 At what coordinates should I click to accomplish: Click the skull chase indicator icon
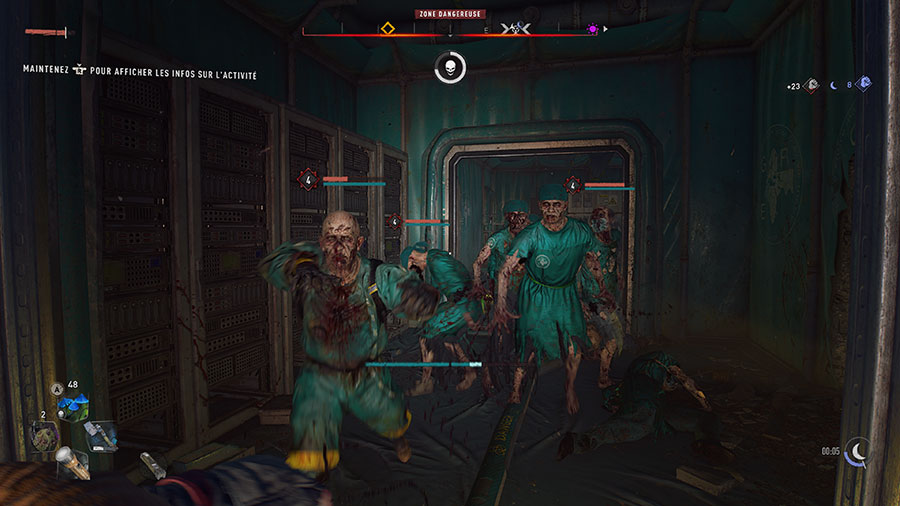tap(450, 68)
